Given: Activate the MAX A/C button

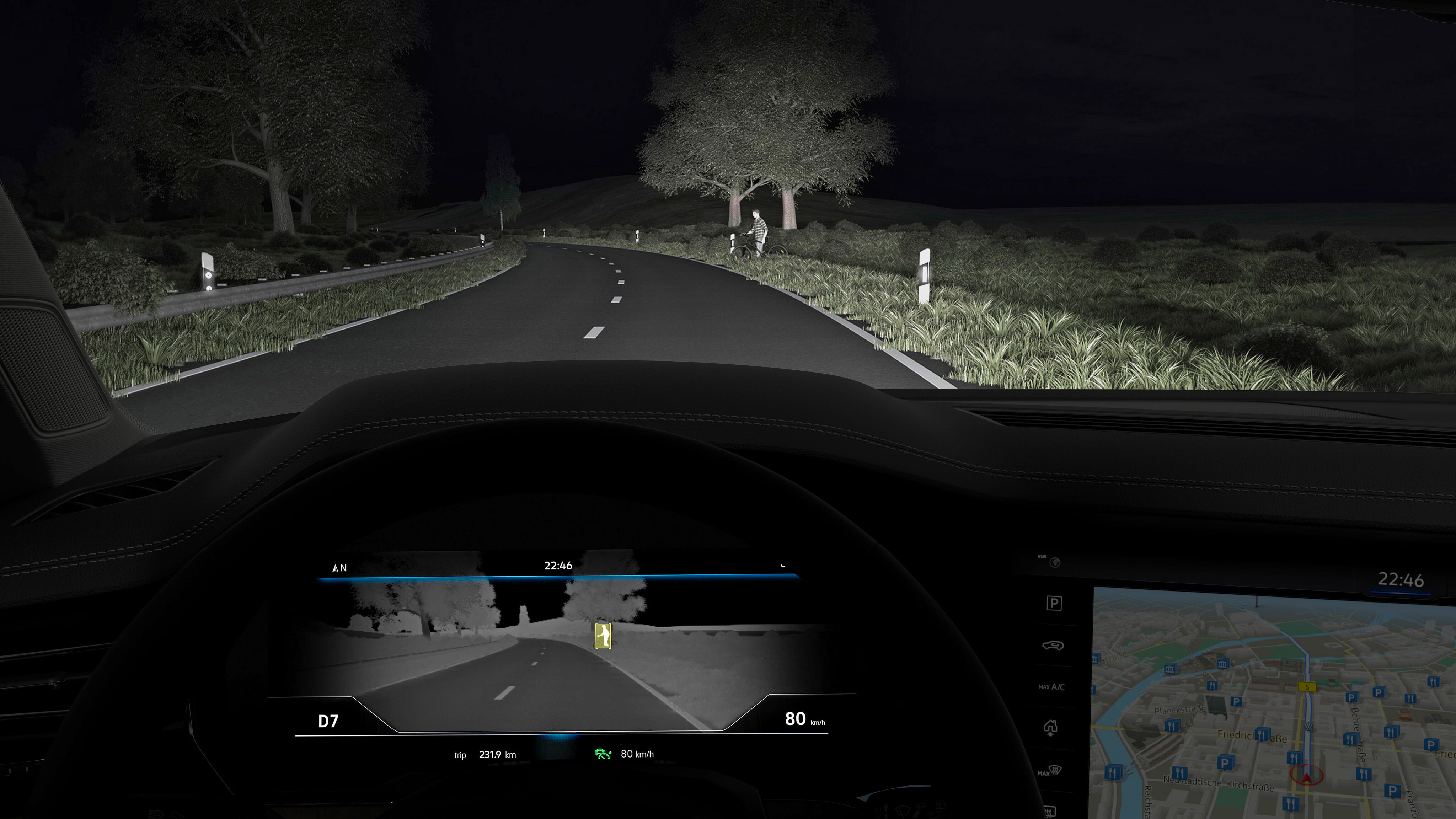Looking at the screenshot, I should pyautogui.click(x=1051, y=687).
